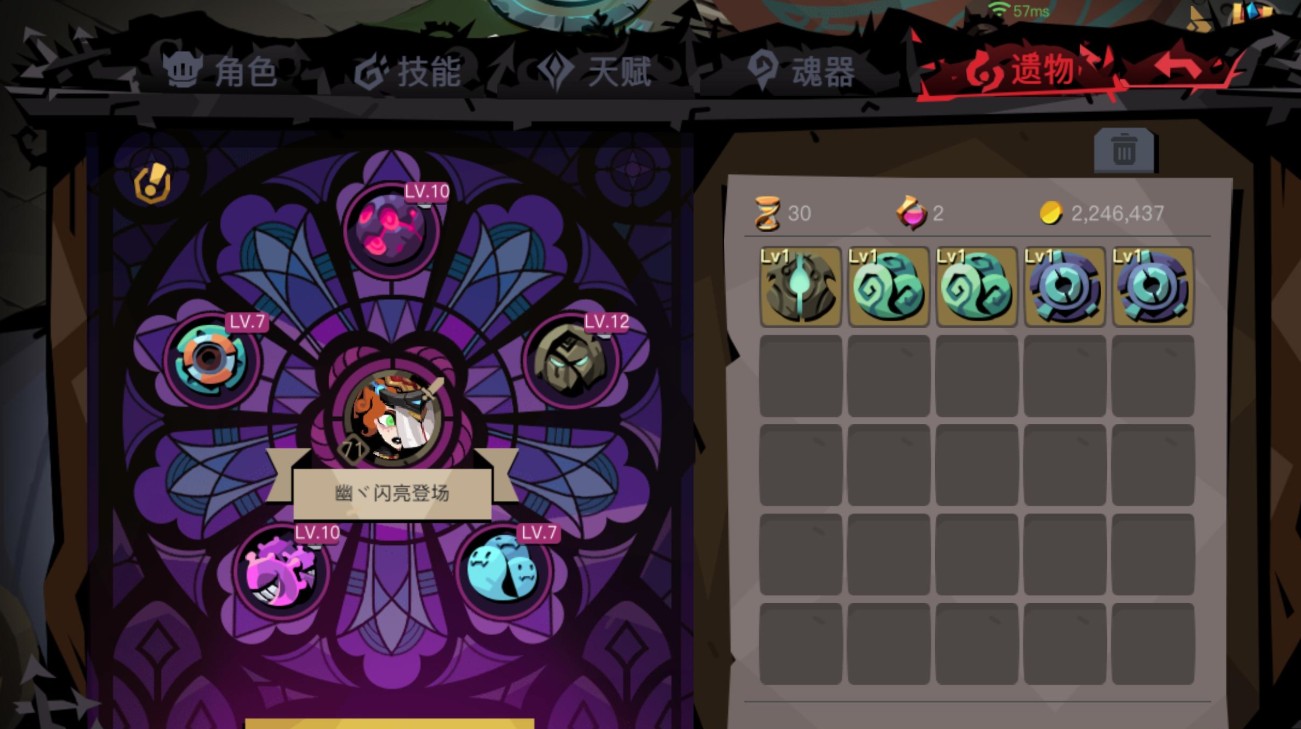Image resolution: width=1301 pixels, height=729 pixels.
Task: Open the trash can discard button
Action: 1124,152
